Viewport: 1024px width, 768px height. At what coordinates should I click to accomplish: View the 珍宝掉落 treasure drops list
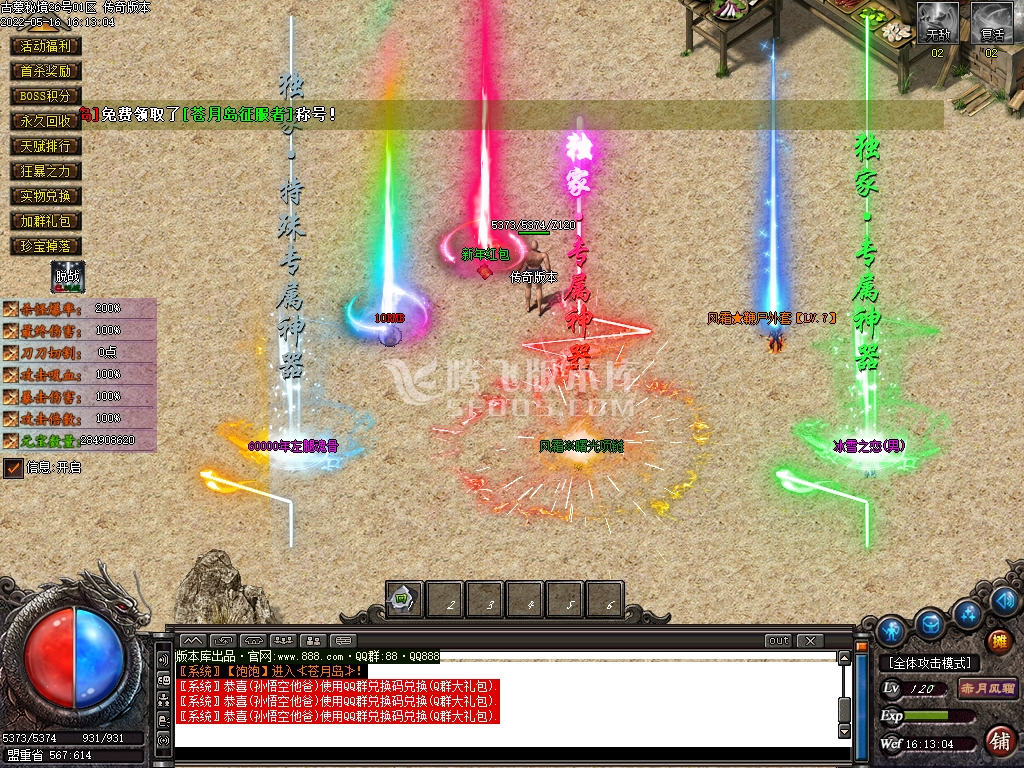coord(46,246)
